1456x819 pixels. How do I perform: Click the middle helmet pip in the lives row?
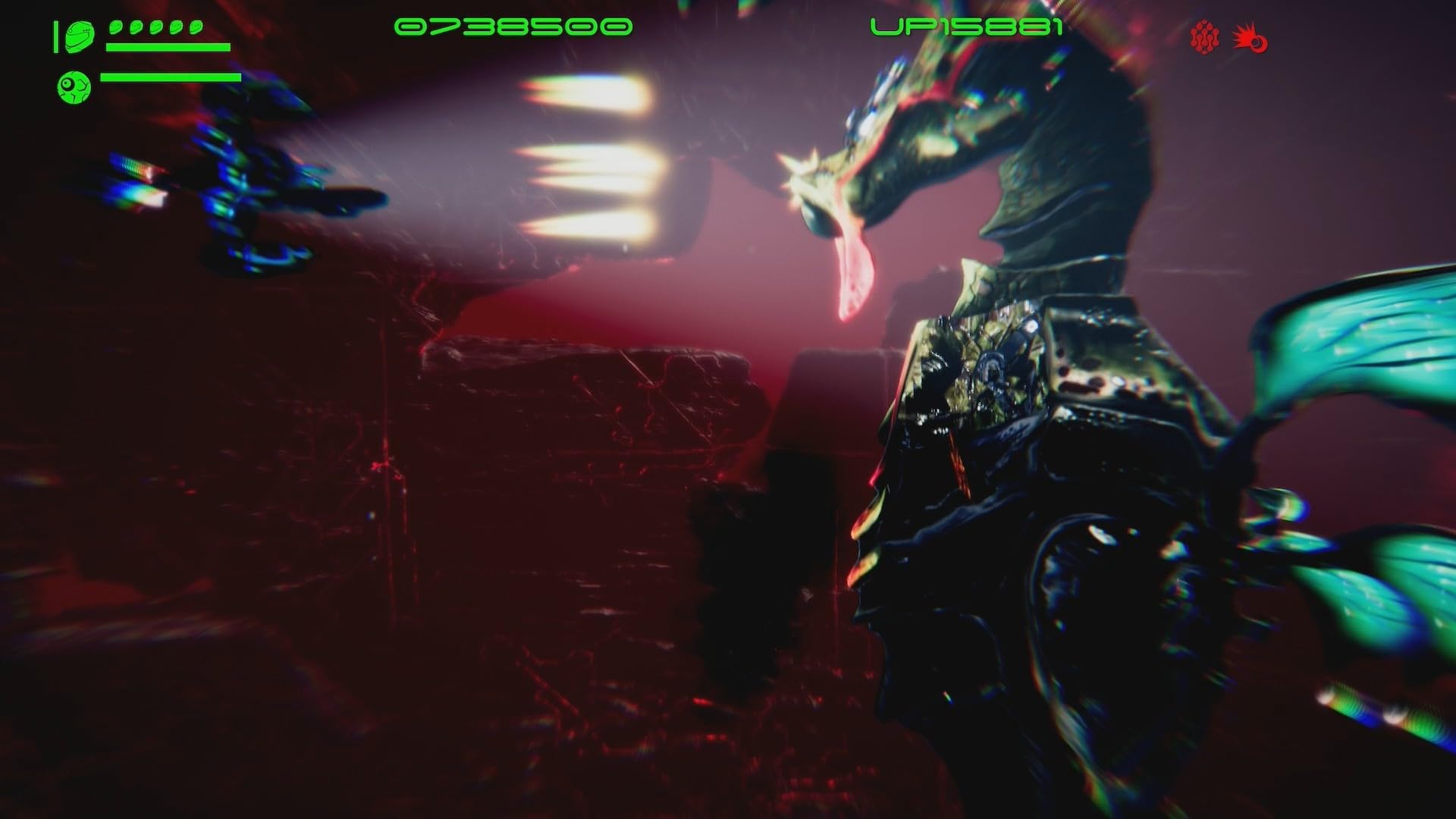pyautogui.click(x=155, y=26)
